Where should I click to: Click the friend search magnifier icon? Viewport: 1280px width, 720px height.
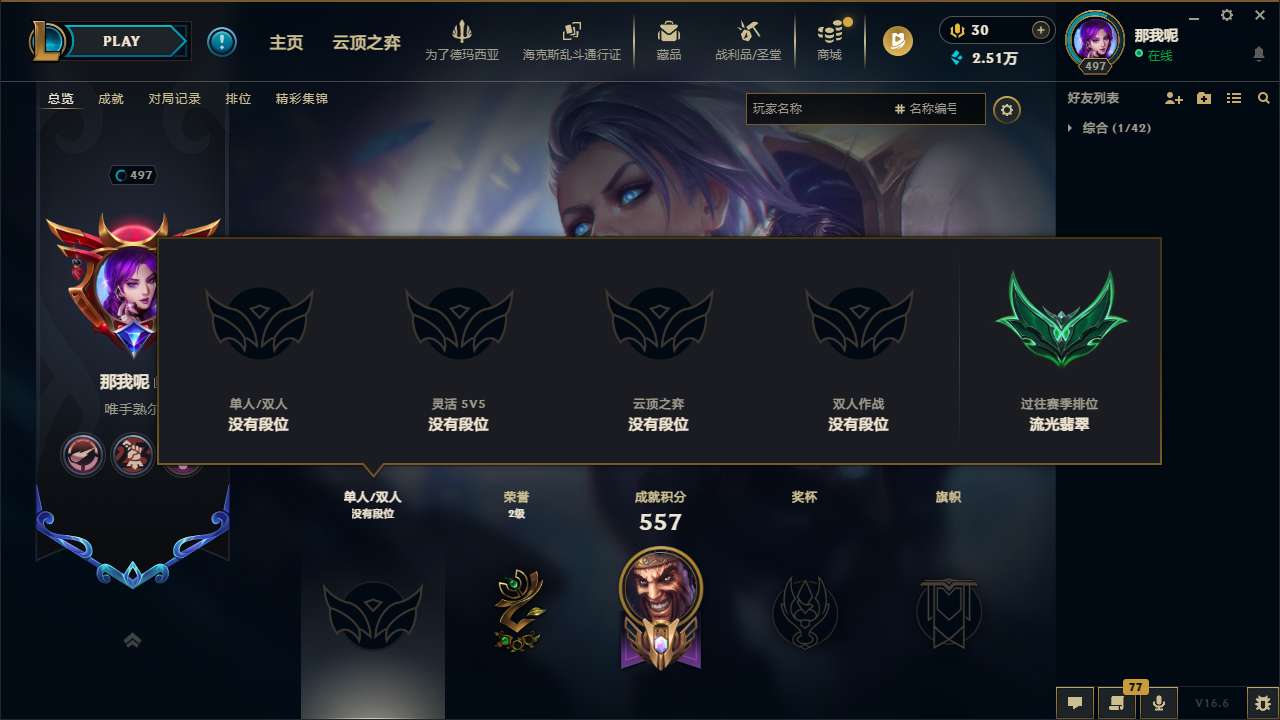pyautogui.click(x=1263, y=98)
